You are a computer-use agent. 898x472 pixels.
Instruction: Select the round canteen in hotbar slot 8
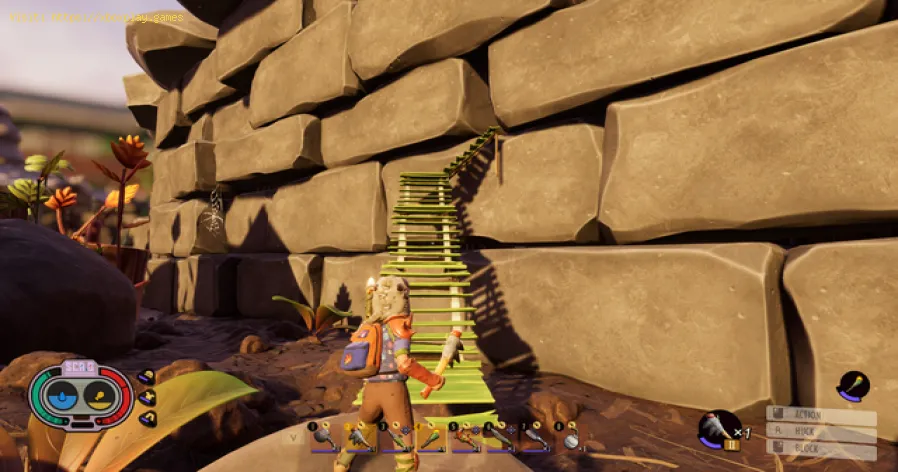pyautogui.click(x=570, y=437)
